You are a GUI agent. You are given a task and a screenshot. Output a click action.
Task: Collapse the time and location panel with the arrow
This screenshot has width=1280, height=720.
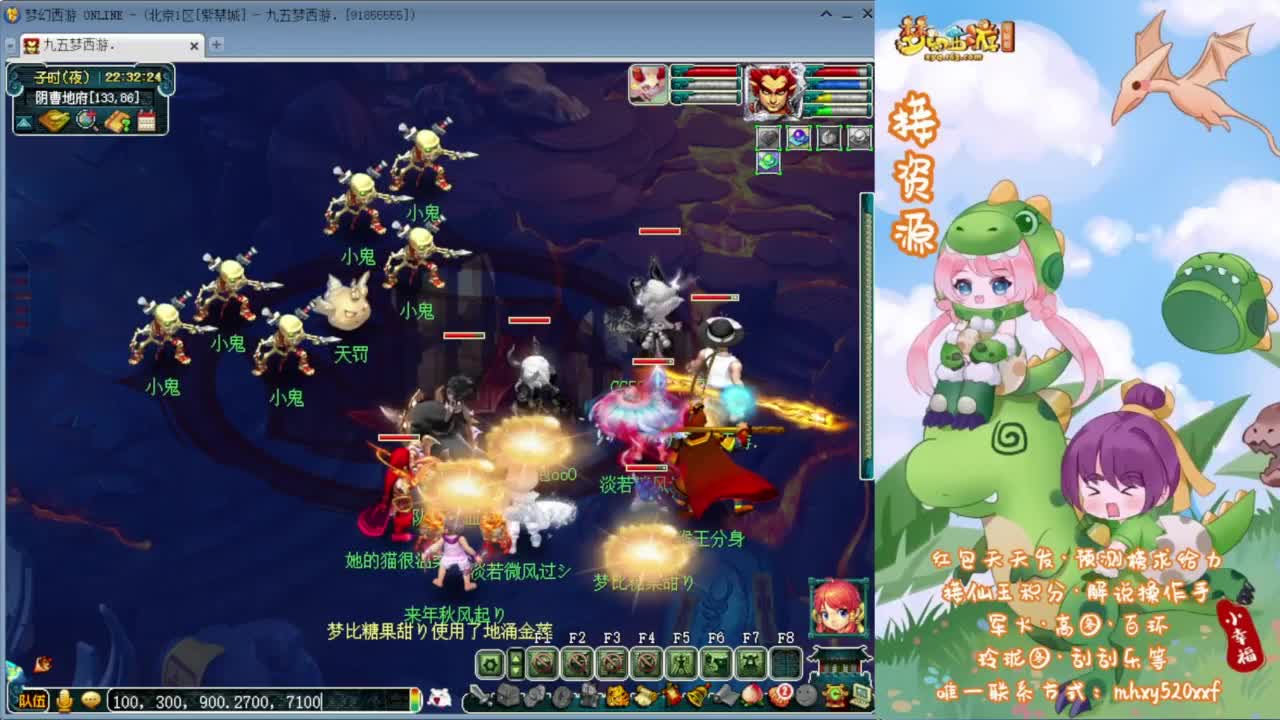click(23, 123)
